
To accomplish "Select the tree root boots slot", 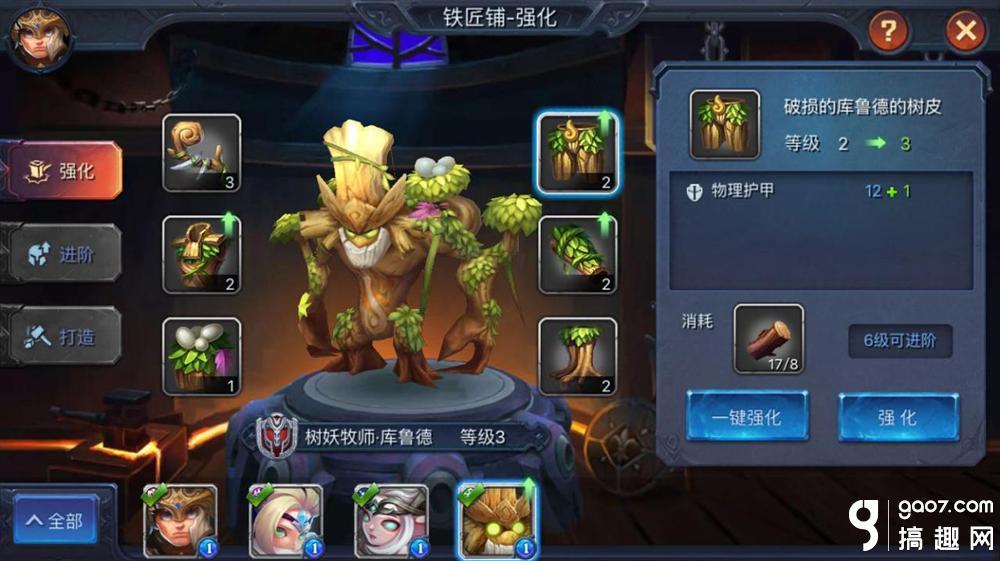I will [577, 356].
